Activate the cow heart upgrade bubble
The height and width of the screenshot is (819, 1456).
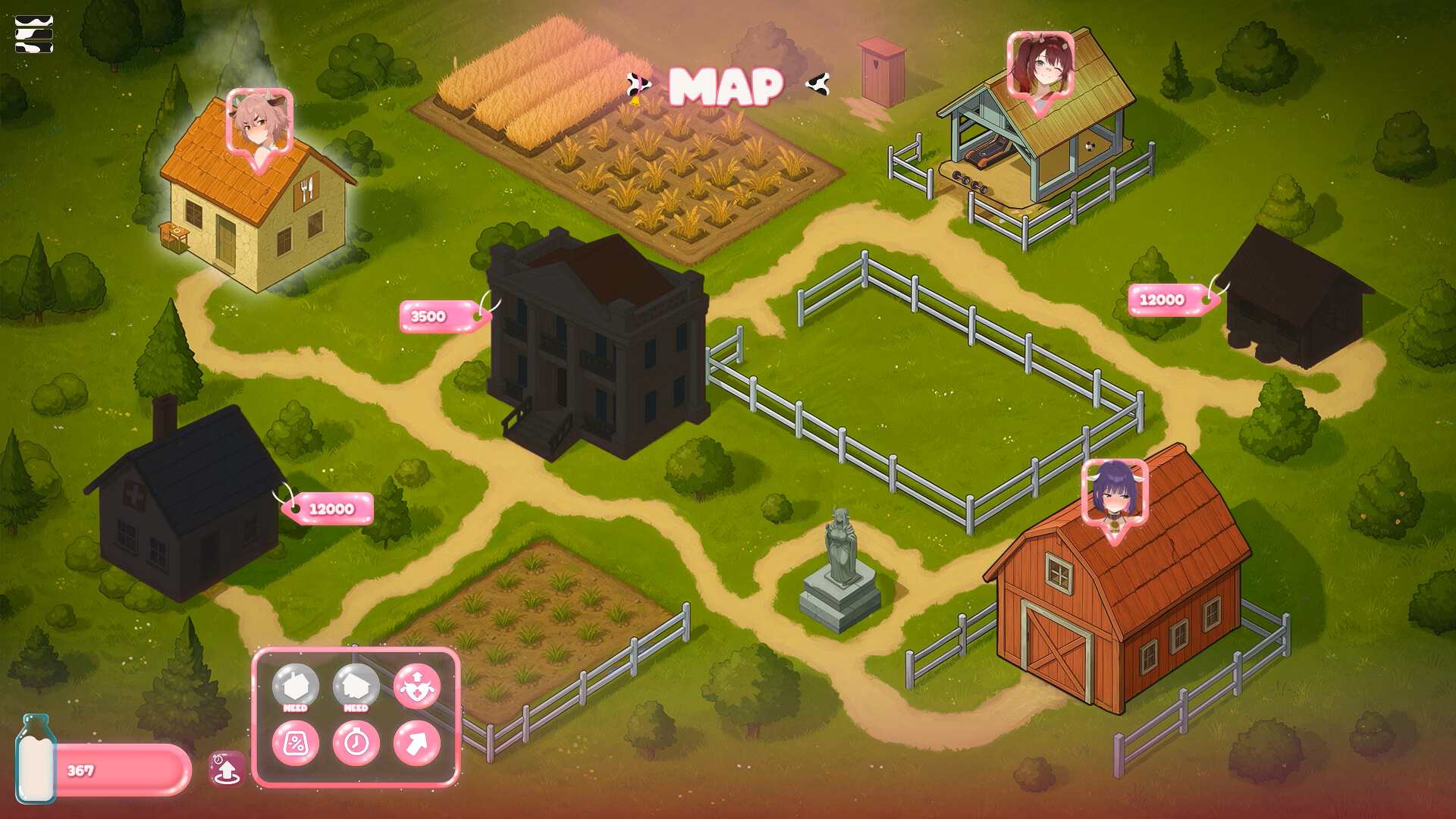416,686
